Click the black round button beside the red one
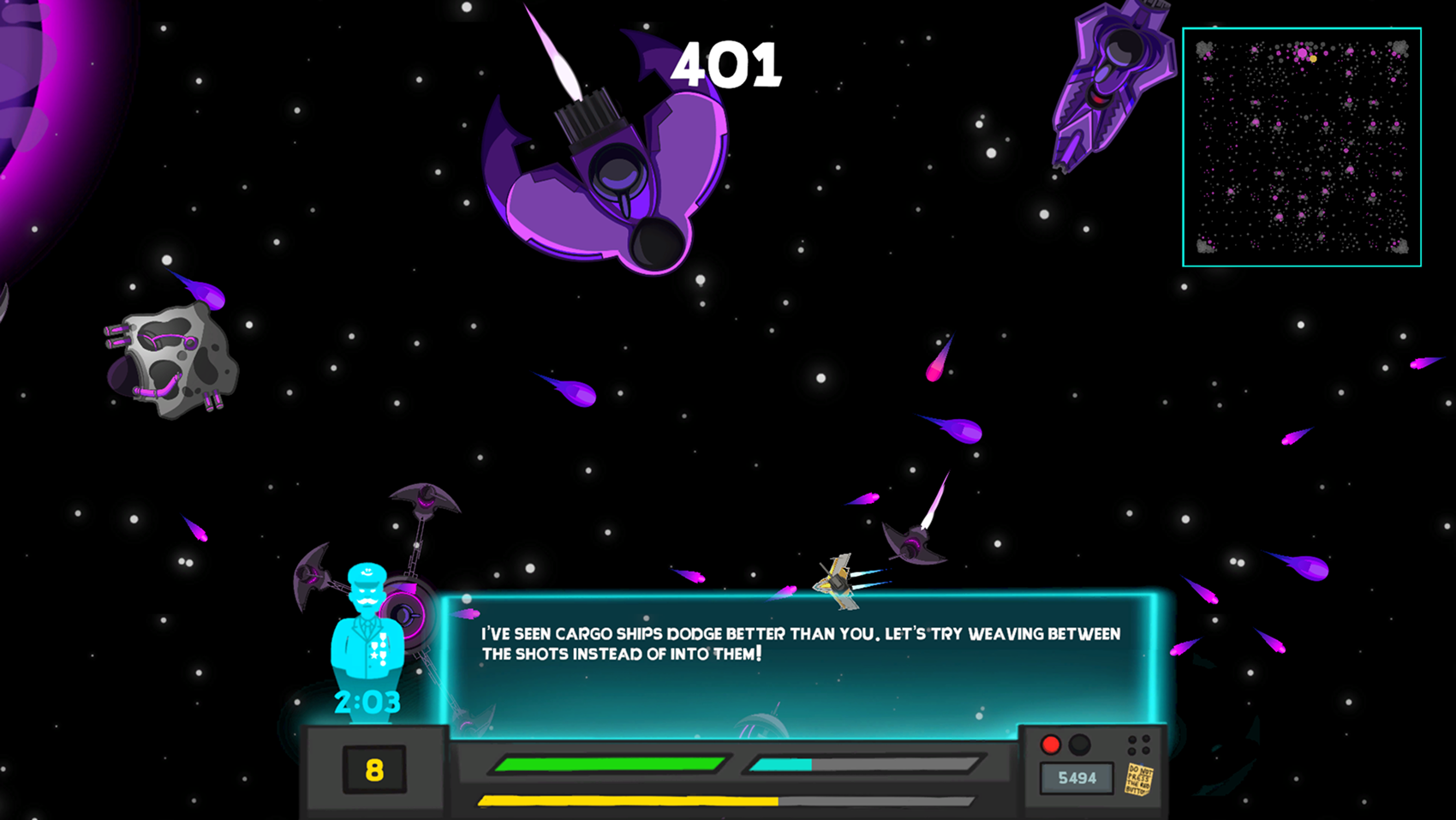Viewport: 1456px width, 820px height. click(x=1080, y=745)
